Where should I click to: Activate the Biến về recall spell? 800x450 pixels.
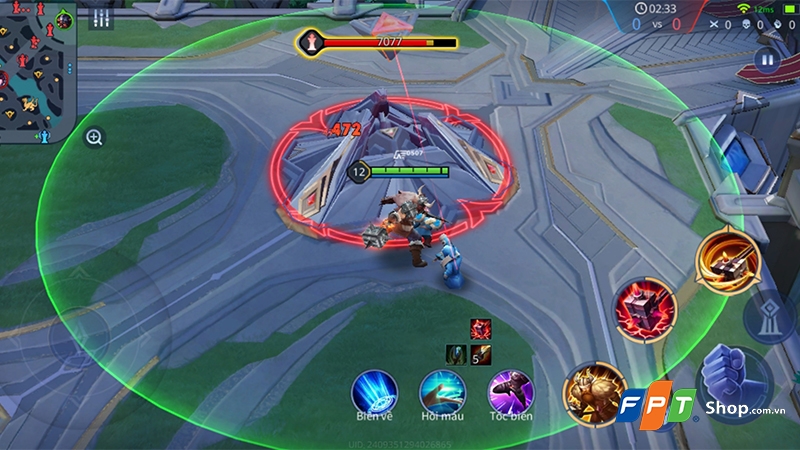point(374,390)
